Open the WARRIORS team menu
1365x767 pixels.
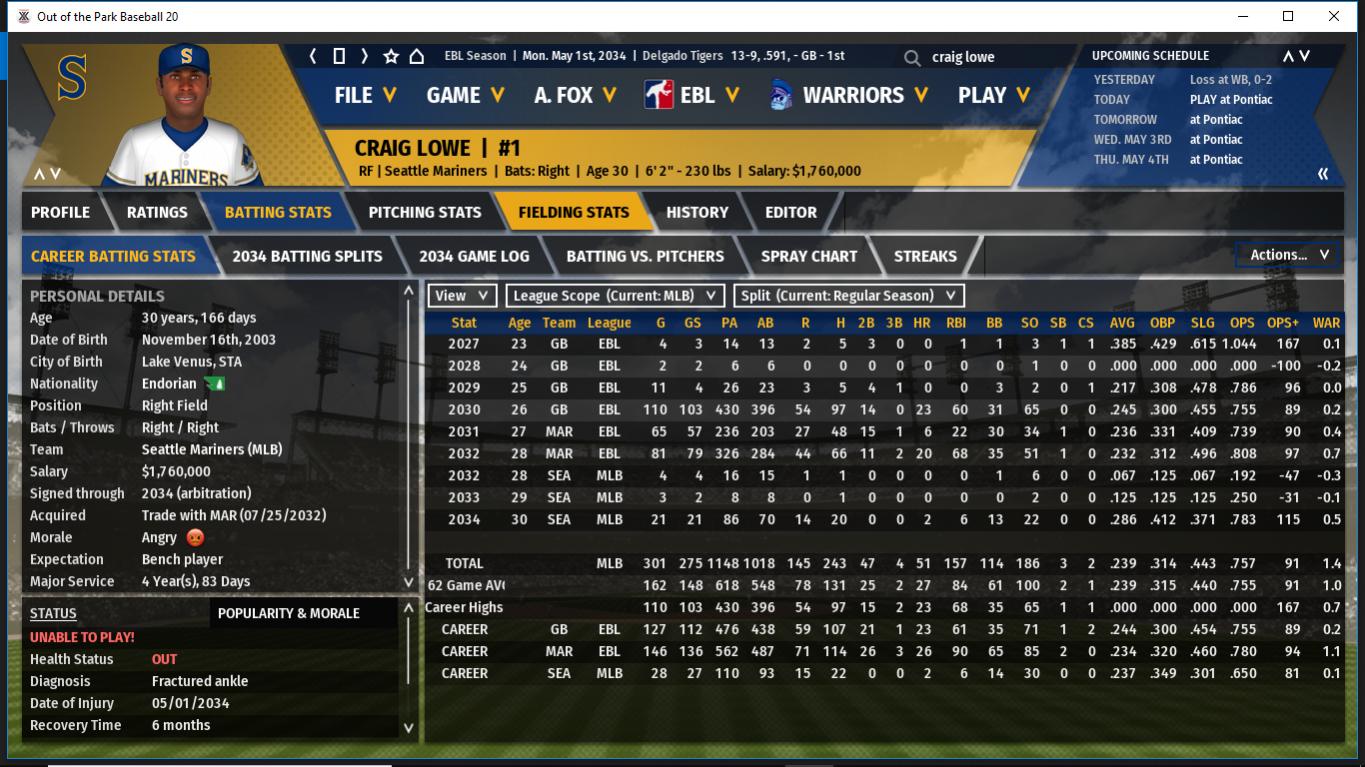[850, 95]
